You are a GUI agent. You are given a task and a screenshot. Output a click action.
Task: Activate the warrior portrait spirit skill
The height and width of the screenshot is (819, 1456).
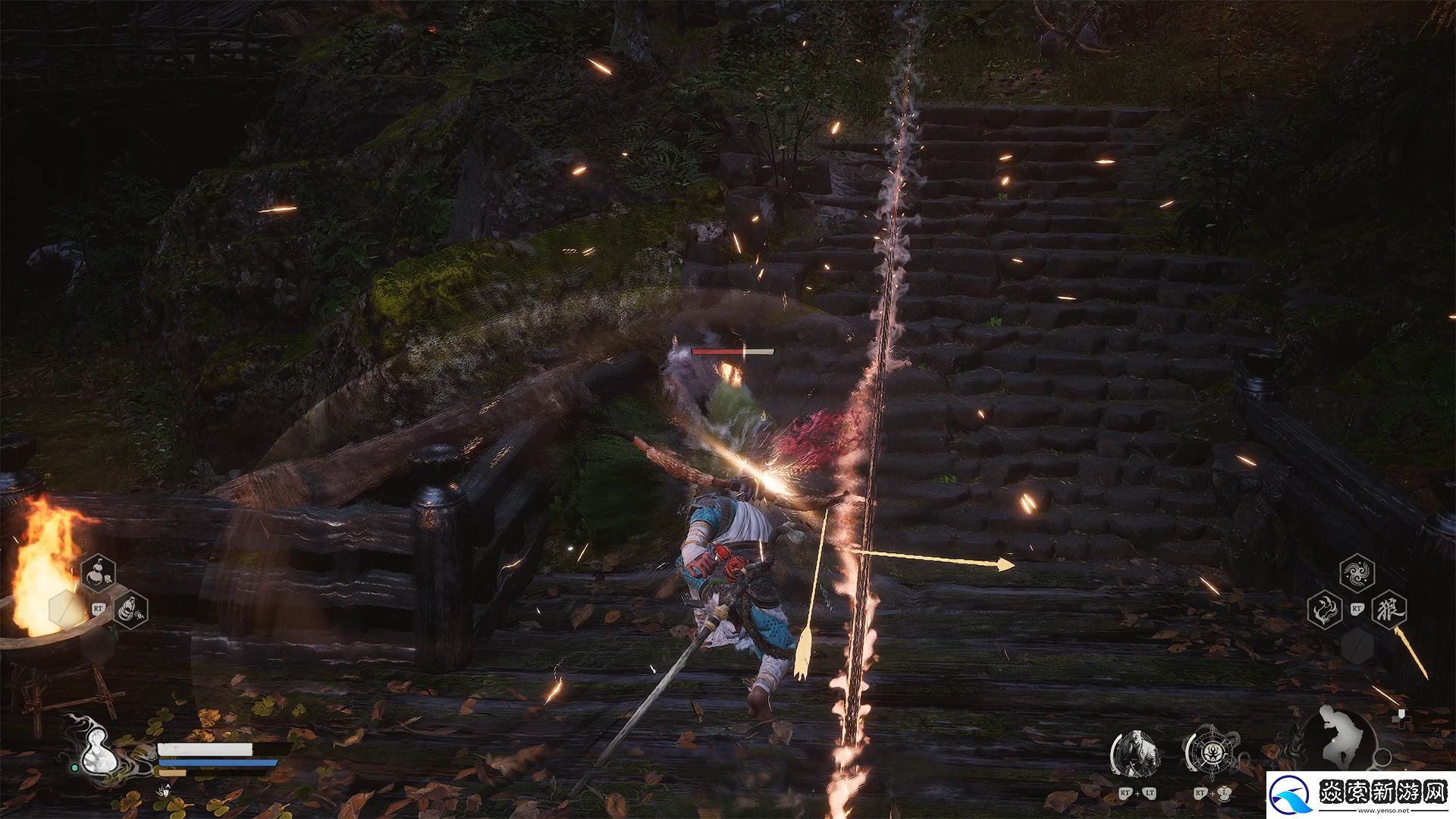(1136, 754)
